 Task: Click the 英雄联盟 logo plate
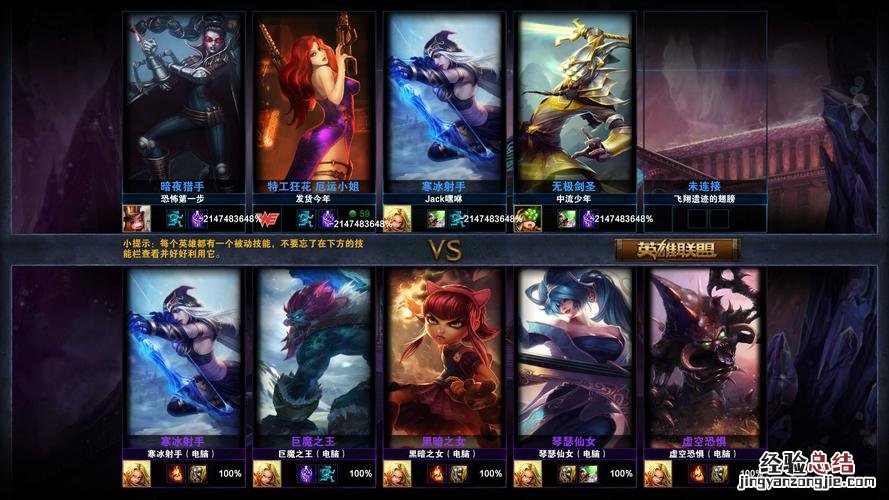(x=677, y=249)
